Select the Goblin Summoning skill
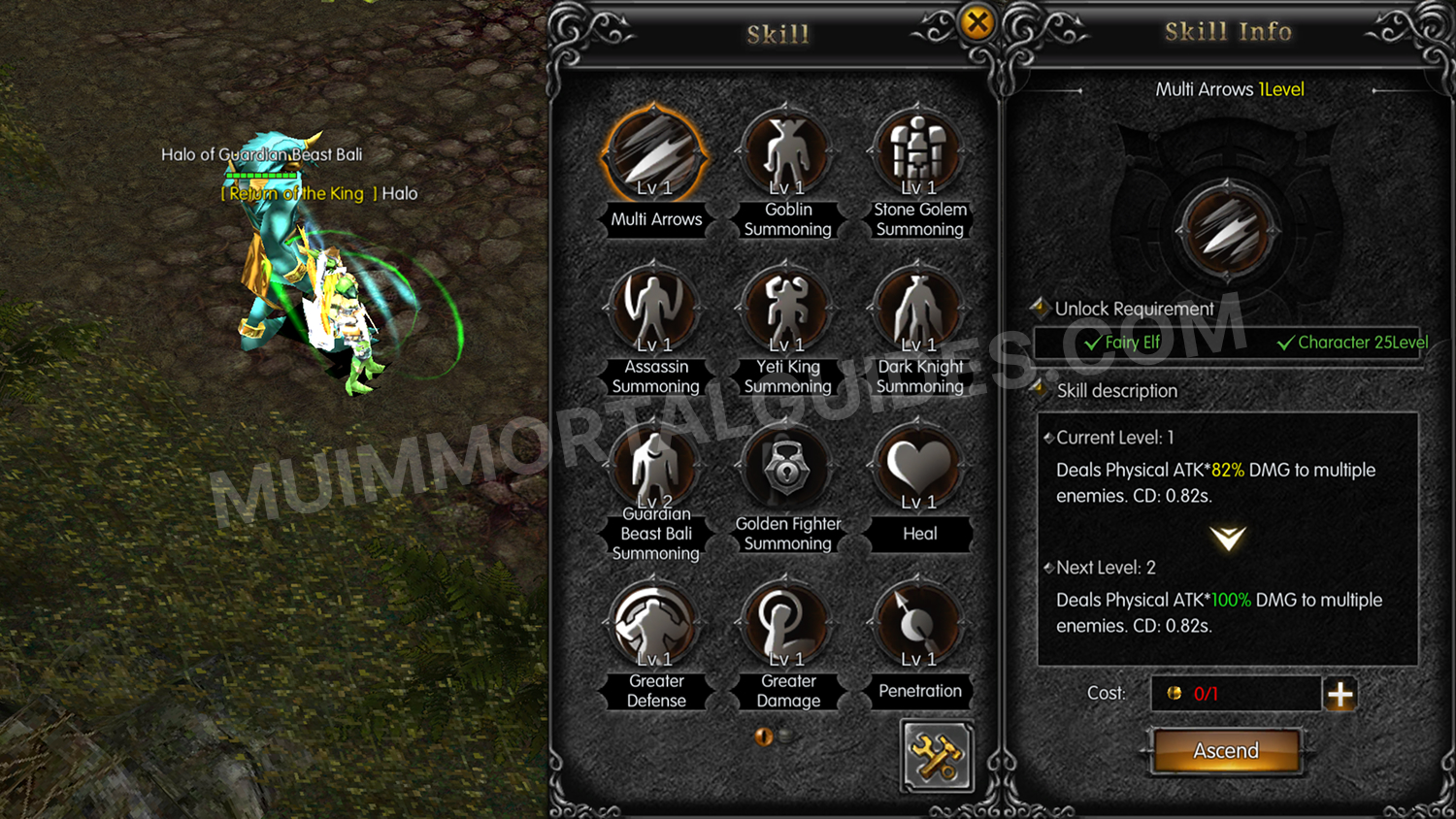The height and width of the screenshot is (819, 1456). (x=787, y=150)
